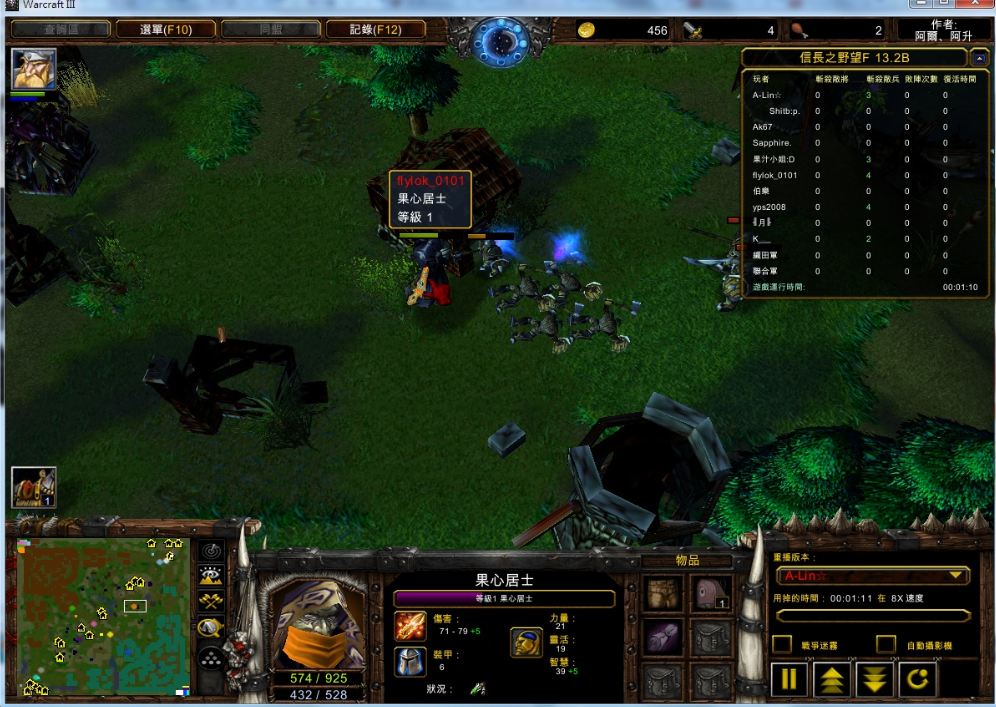Viewport: 996px width, 707px height.
Task: Select the purple scroll inventory item
Action: (x=664, y=637)
